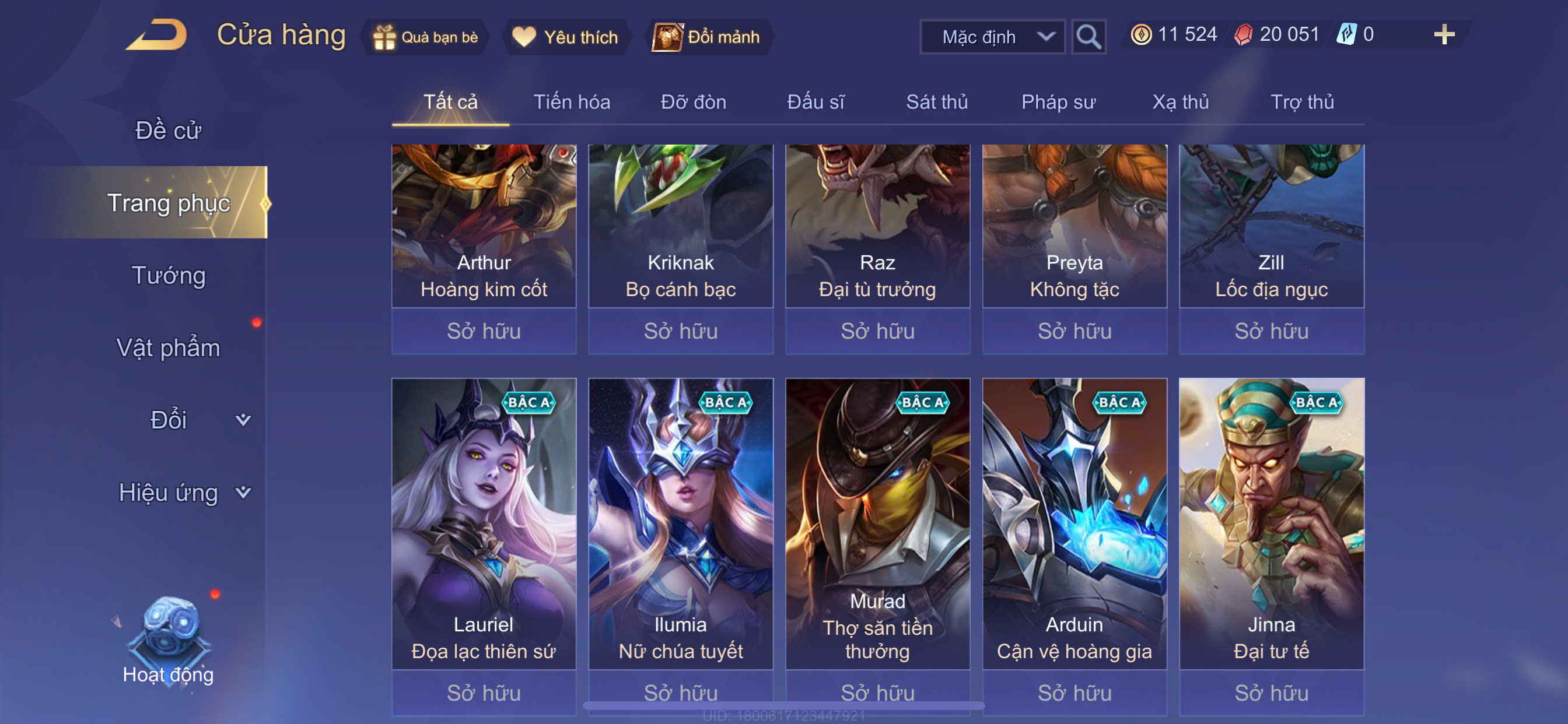Screen dimensions: 1568x724
Task: Select the Đỡ đòn tank tab
Action: point(694,102)
